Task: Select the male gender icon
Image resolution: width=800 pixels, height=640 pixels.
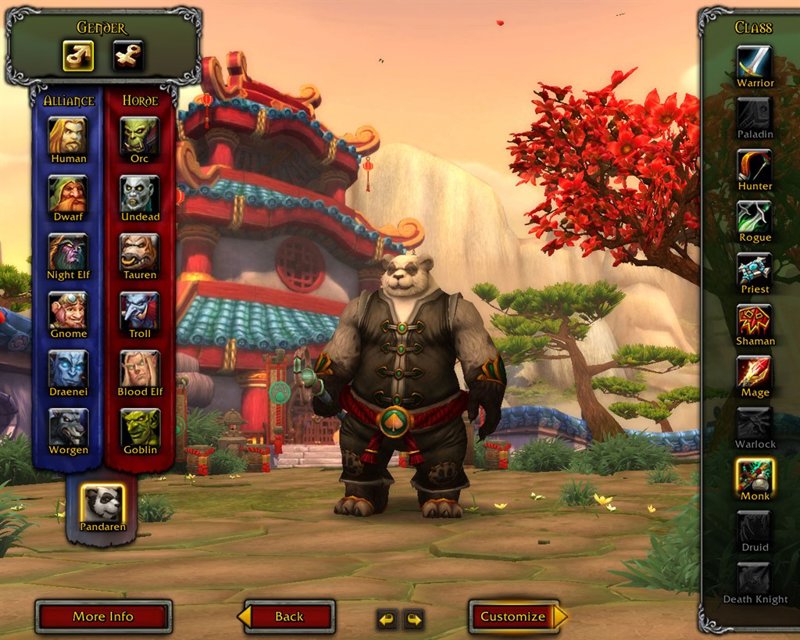Action: click(x=79, y=56)
